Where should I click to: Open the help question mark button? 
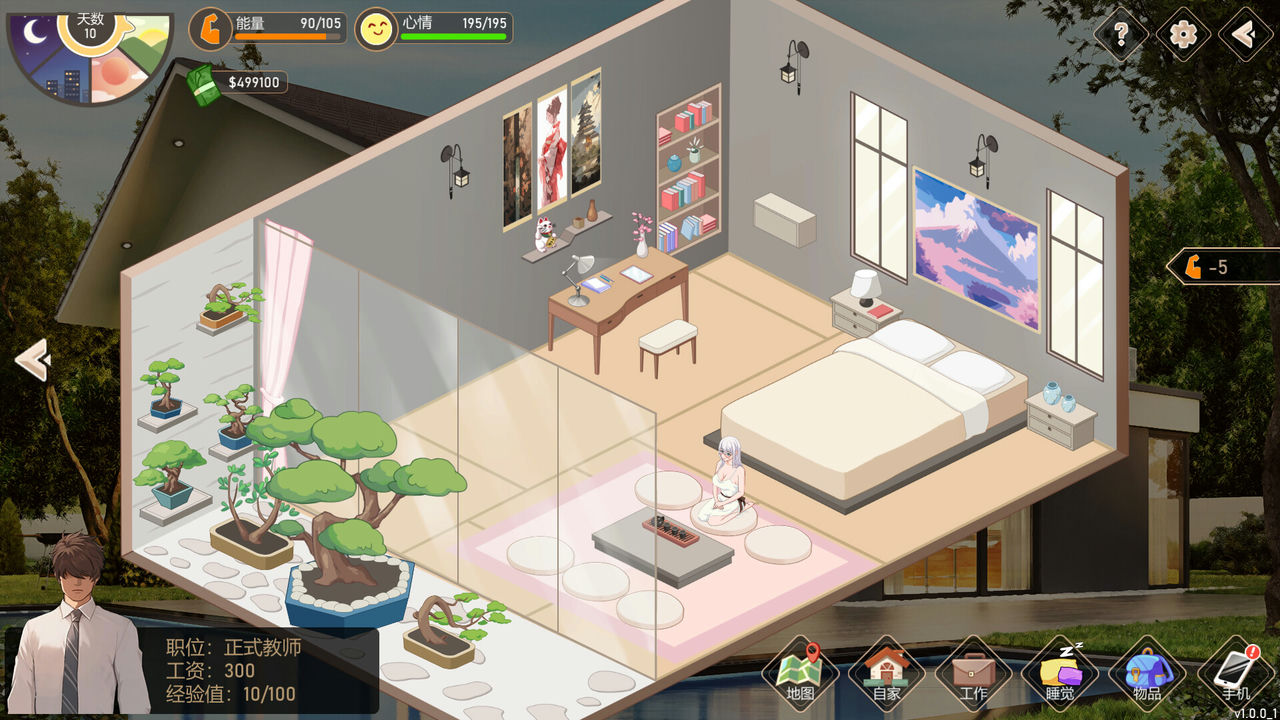point(1121,35)
